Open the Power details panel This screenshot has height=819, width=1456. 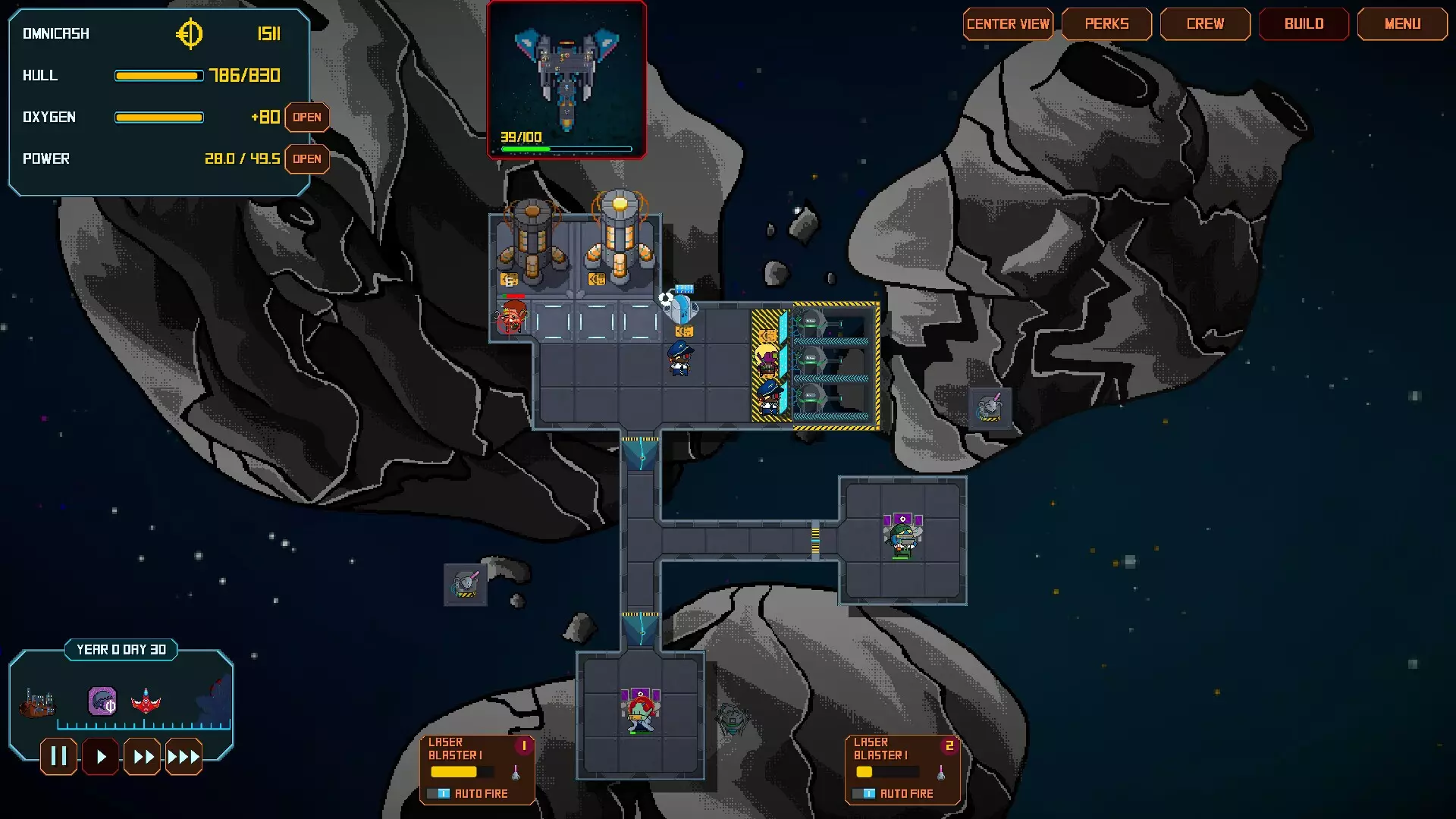click(307, 159)
